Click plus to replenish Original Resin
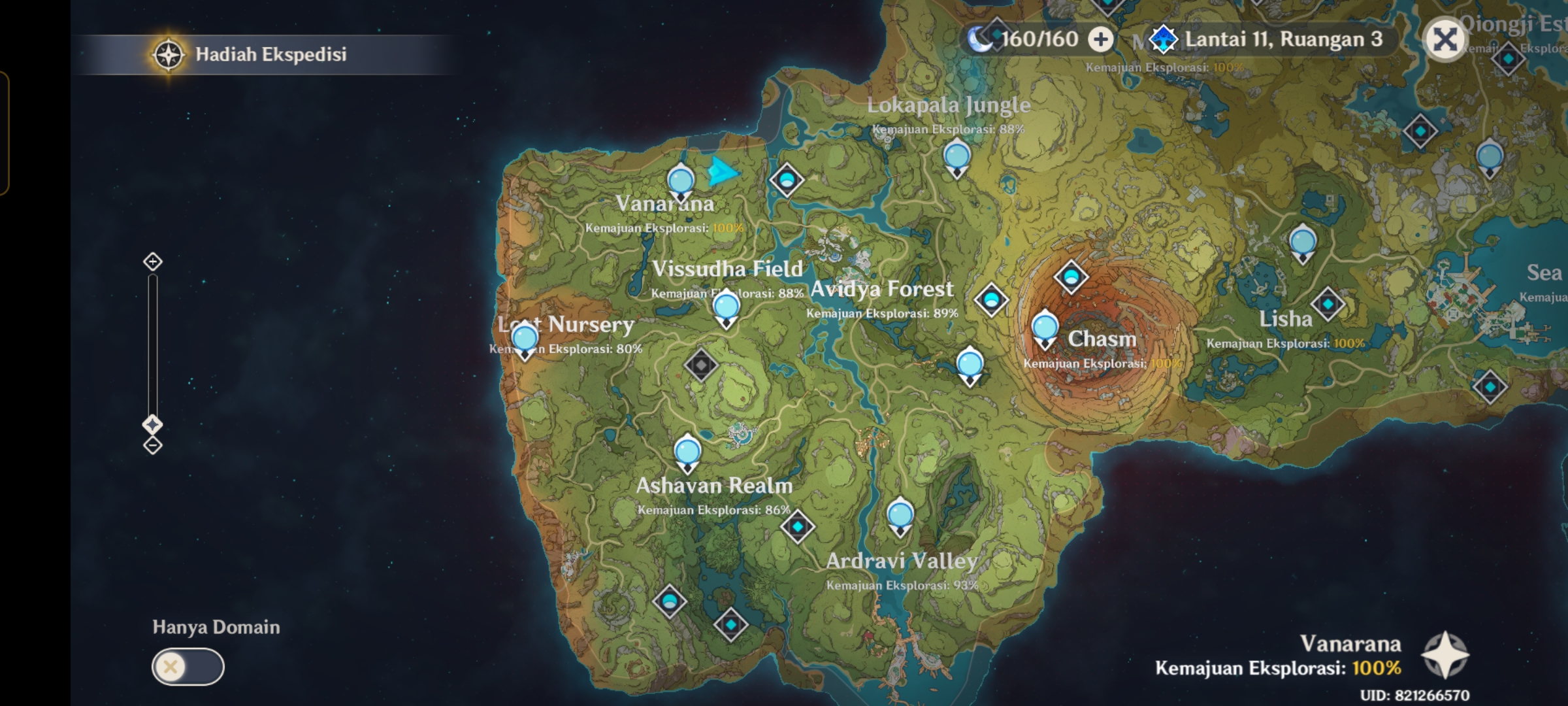Screen dimensions: 1568x706 point(1100,40)
